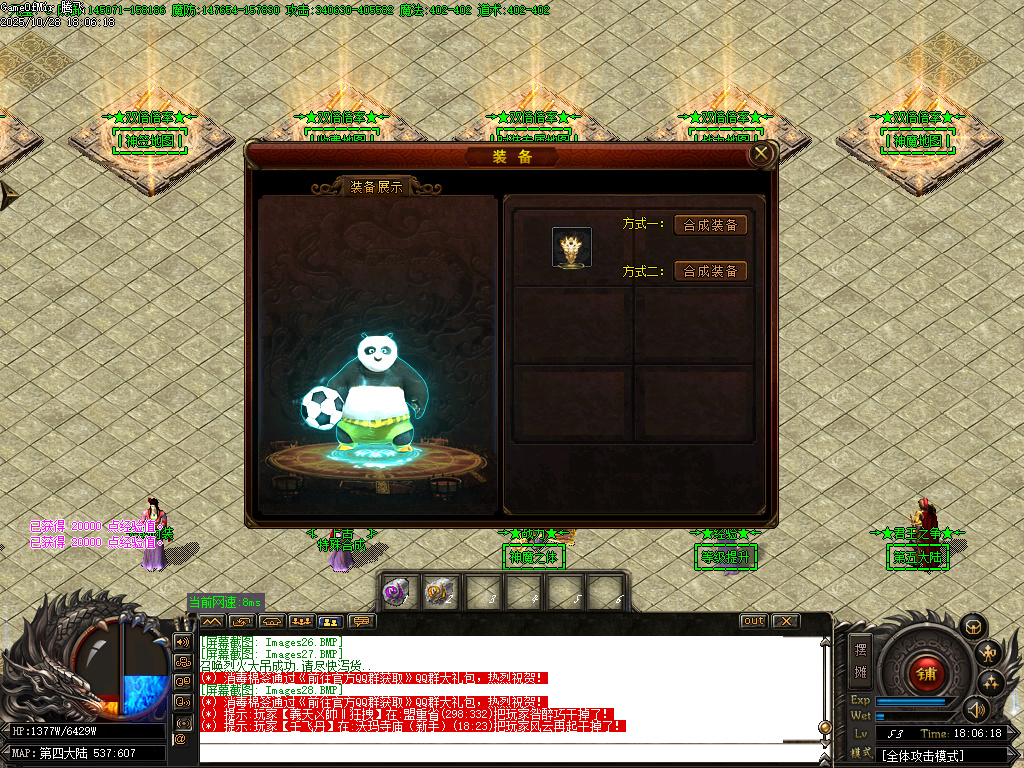Open the warrior character sheet icon
Image resolution: width=1024 pixels, height=768 pixels.
(990, 654)
